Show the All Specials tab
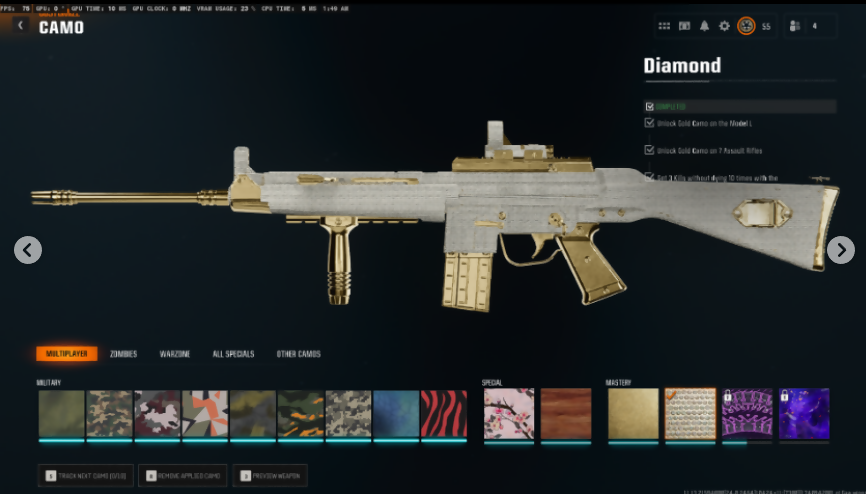The width and height of the screenshot is (866, 494). click(x=233, y=354)
